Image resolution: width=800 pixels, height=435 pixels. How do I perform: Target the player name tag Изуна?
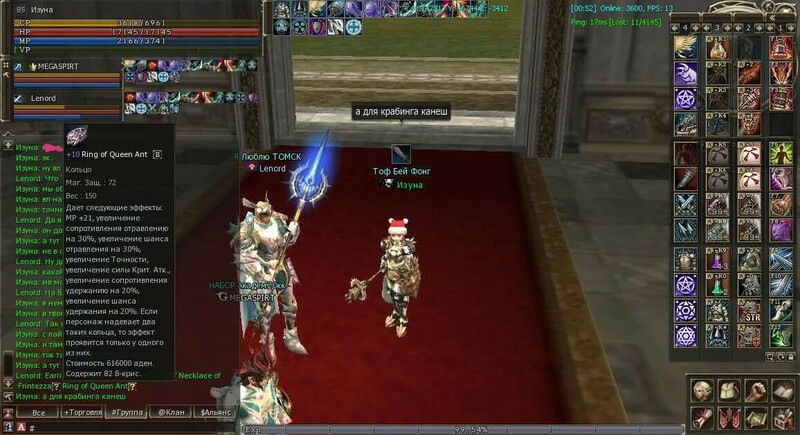[x=408, y=185]
